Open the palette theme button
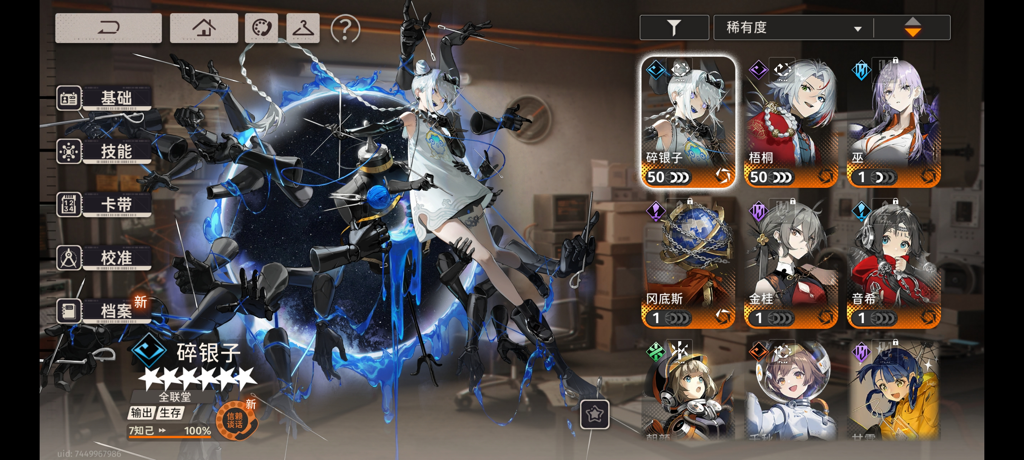1024x460 pixels. [261, 28]
